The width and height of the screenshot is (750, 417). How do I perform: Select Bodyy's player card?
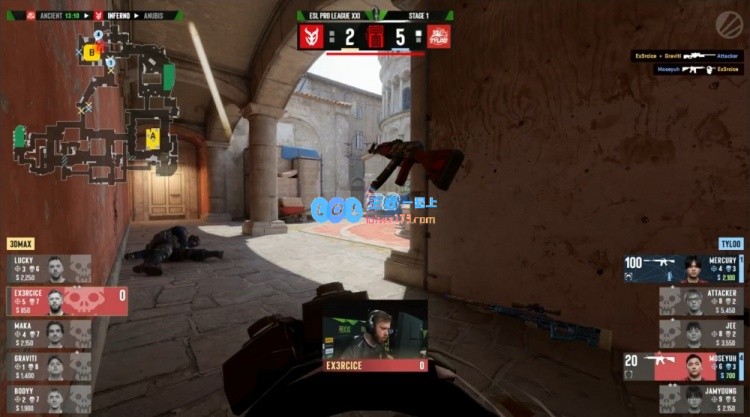tap(50, 399)
